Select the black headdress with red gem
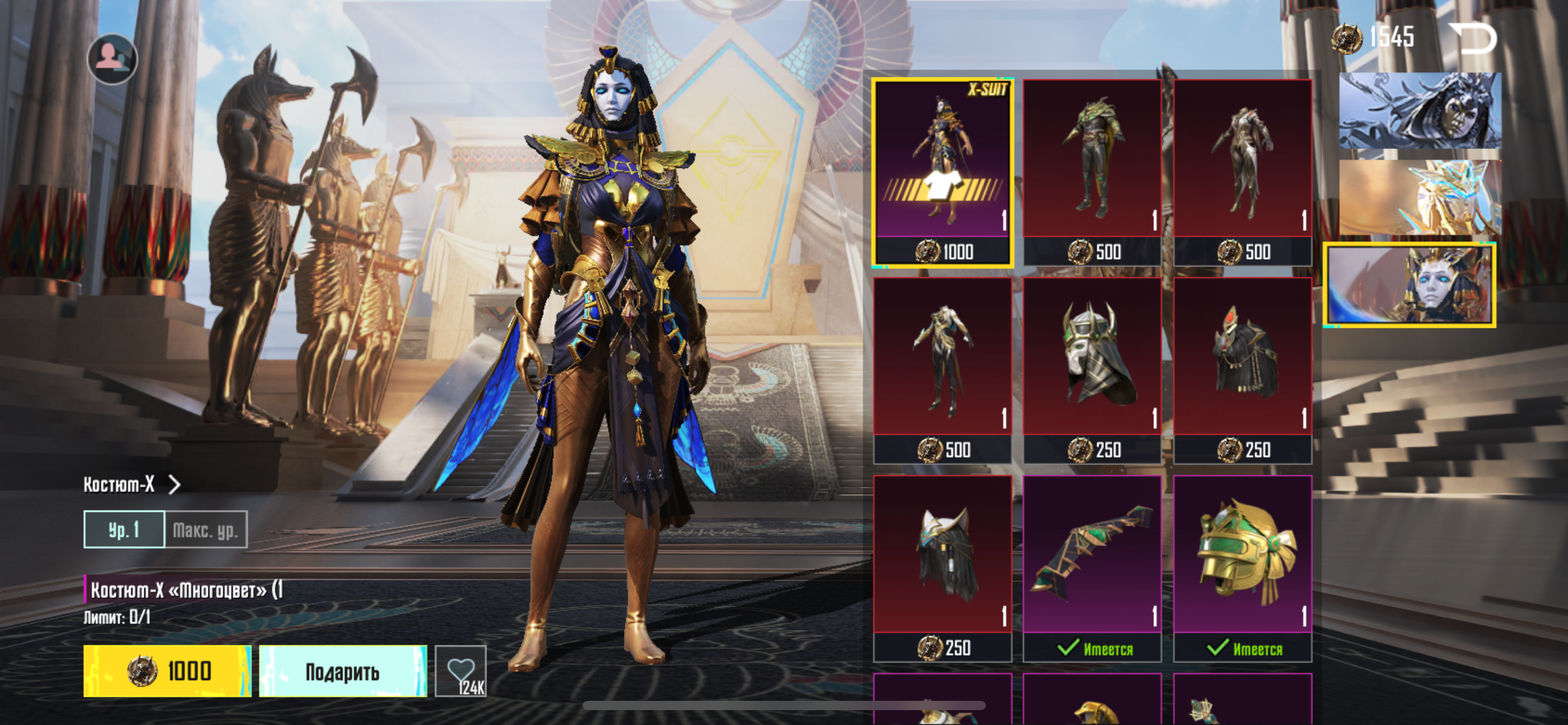The height and width of the screenshot is (725, 1568). pos(1242,370)
